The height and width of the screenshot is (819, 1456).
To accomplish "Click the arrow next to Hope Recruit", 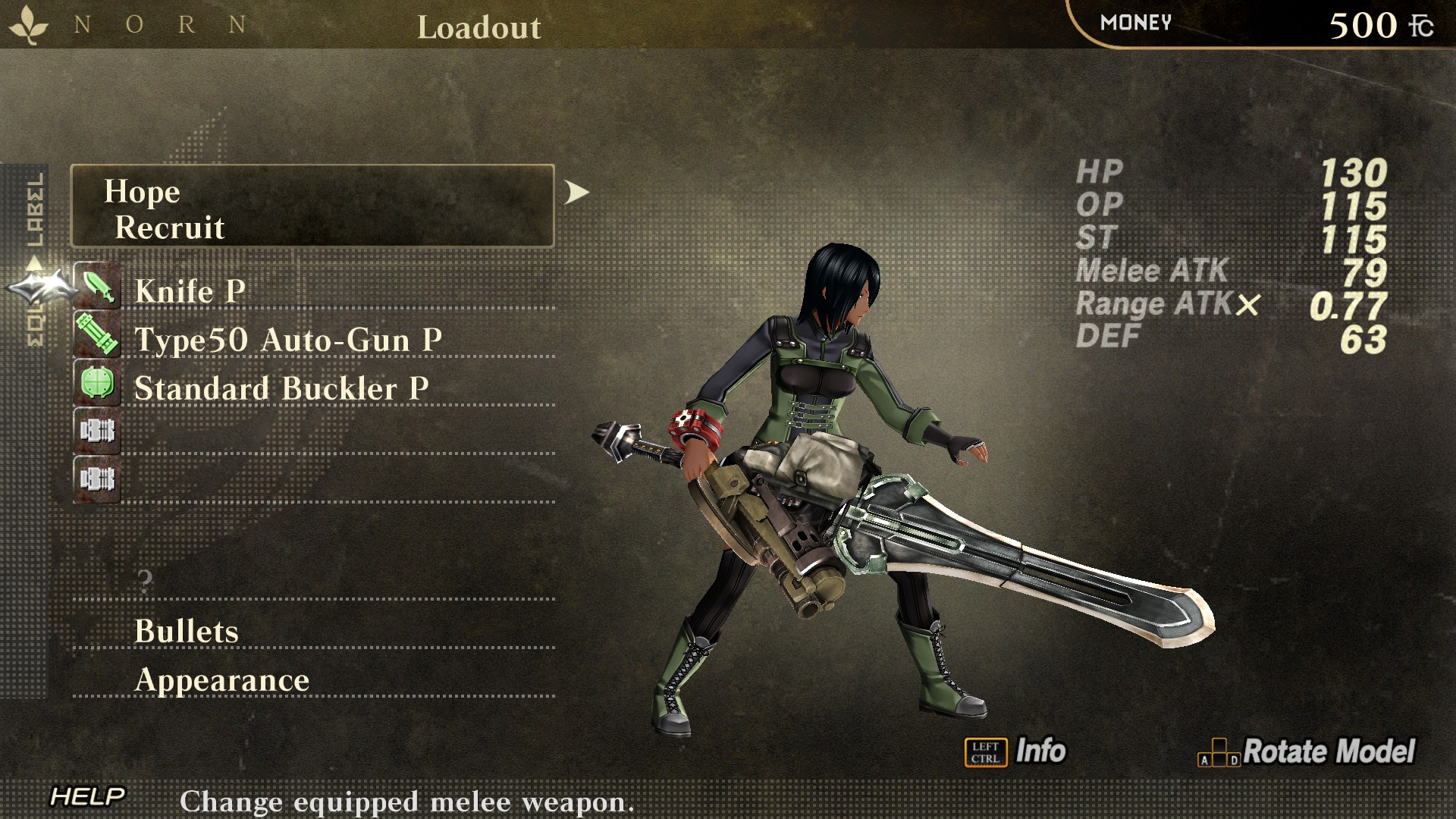I will click(x=576, y=193).
